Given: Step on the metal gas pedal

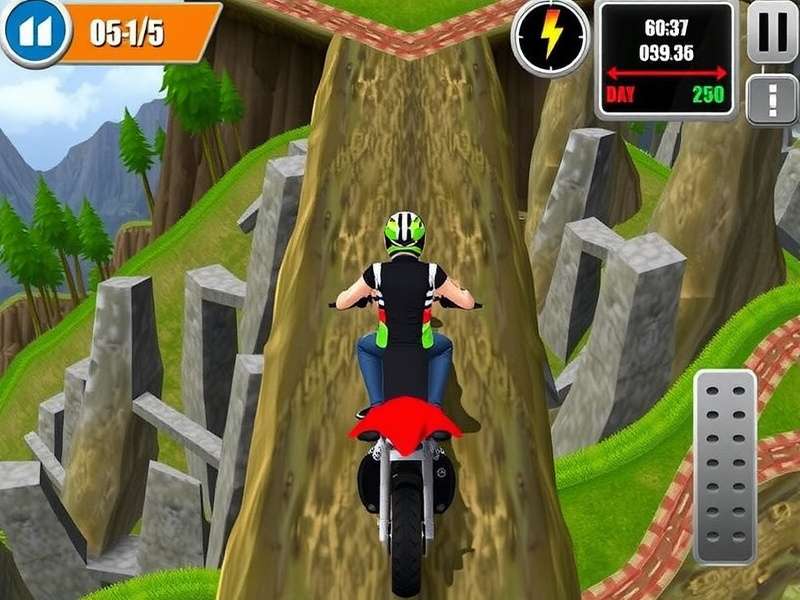Looking at the screenshot, I should [x=725, y=467].
